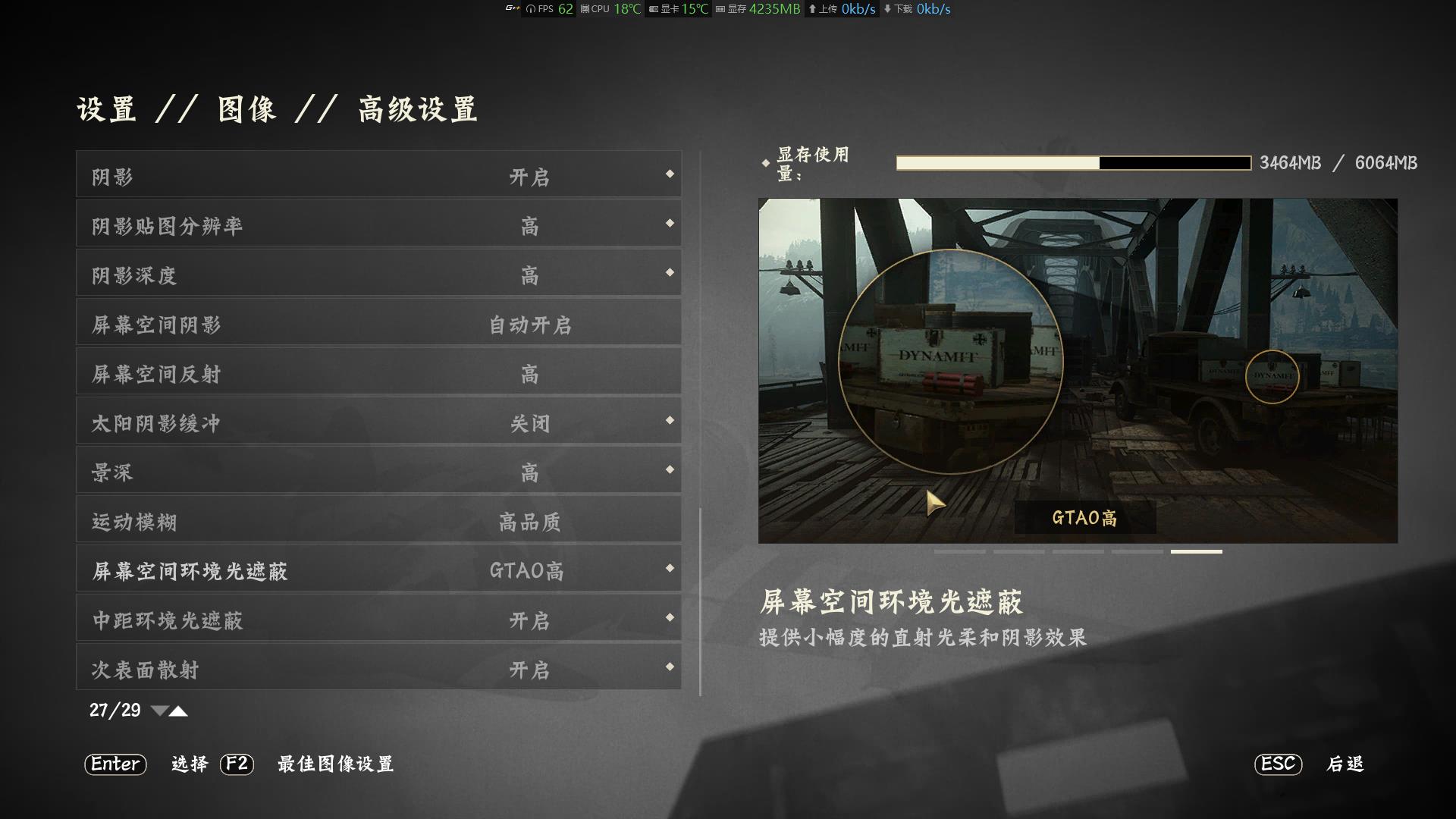Open the 阴影贴图分辨率 quality selector arrow

[x=669, y=224]
